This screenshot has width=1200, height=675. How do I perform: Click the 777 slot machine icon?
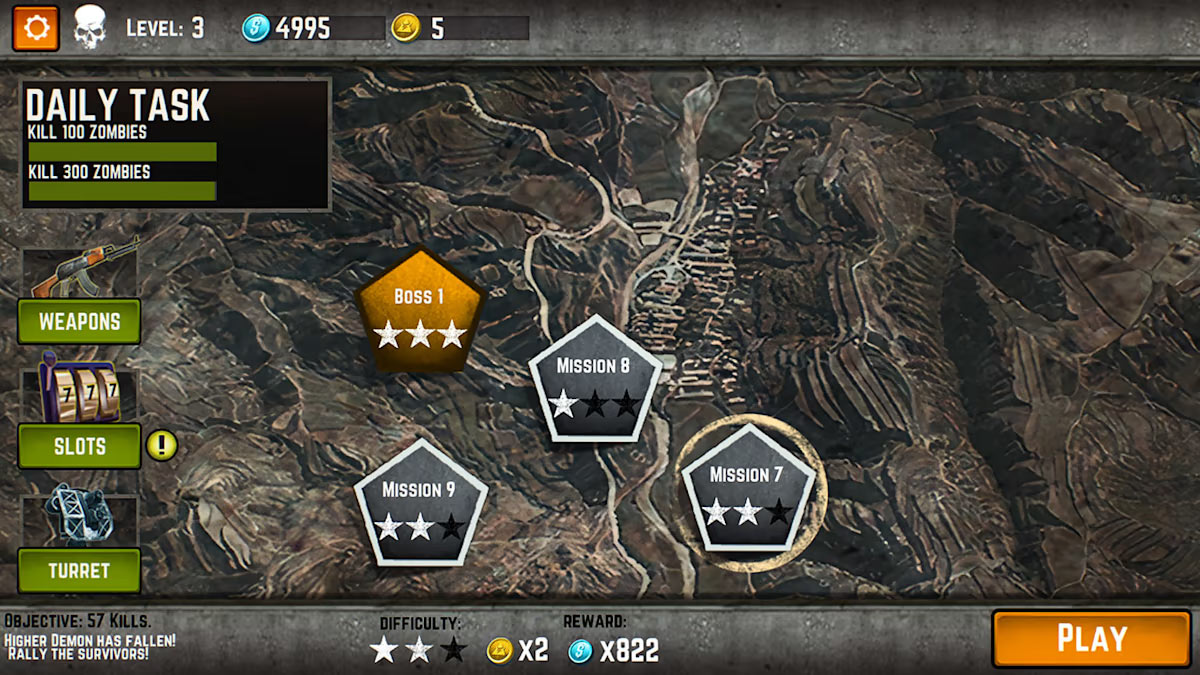pos(78,392)
